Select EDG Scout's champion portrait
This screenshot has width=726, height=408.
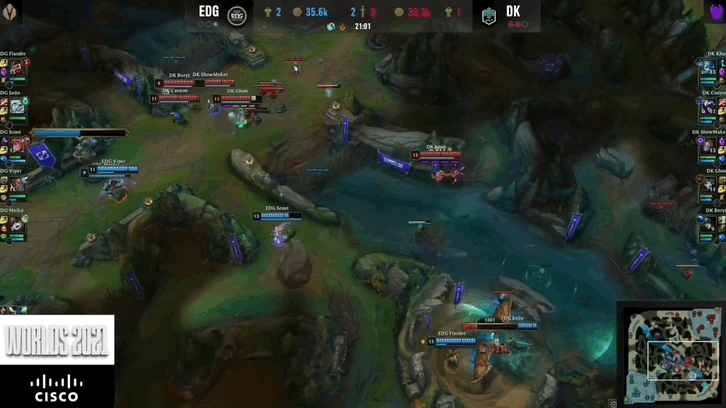point(18,146)
